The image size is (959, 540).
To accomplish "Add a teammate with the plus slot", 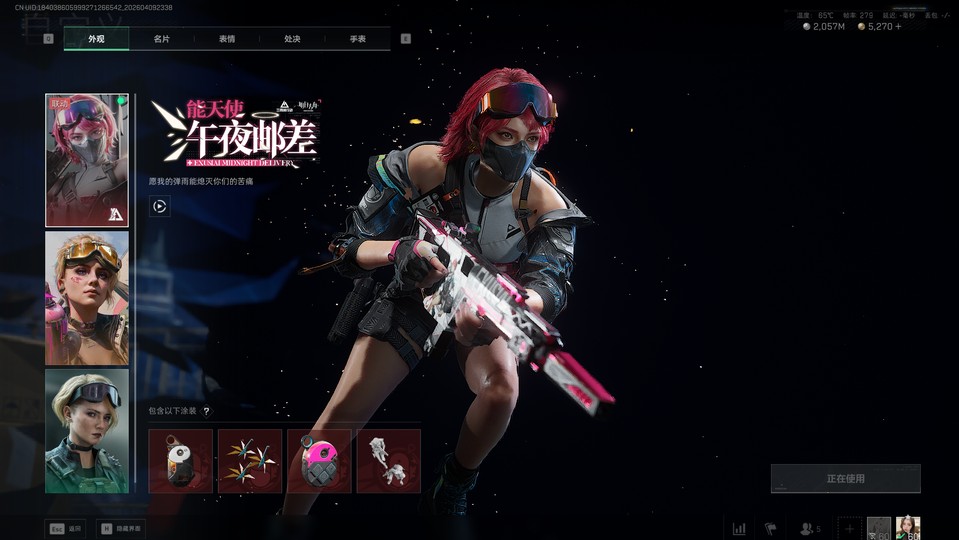I will (849, 528).
